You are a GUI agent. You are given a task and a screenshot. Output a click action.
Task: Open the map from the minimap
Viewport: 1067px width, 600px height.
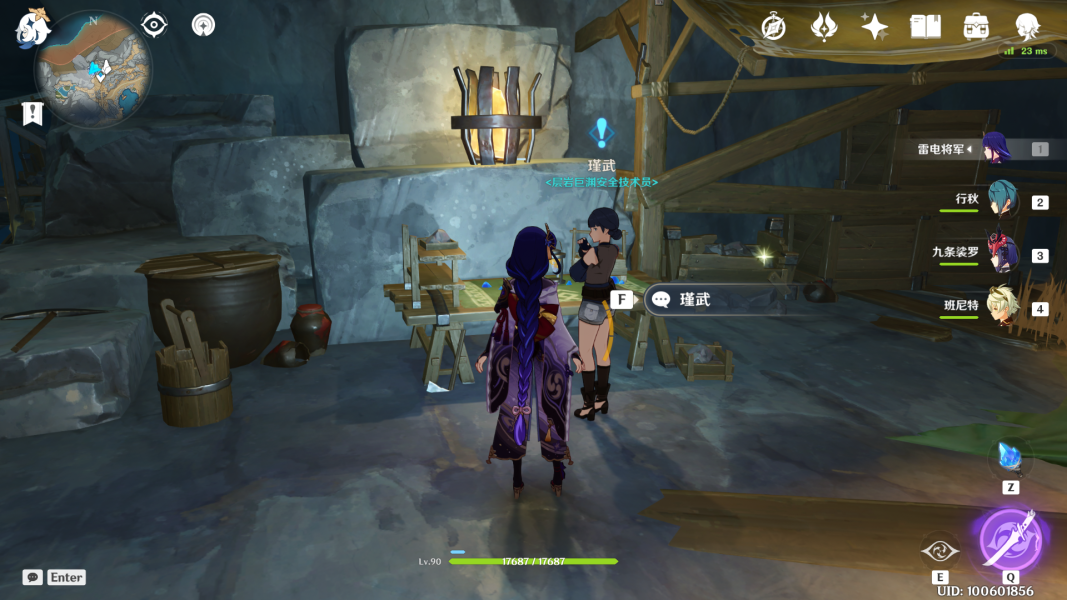coord(92,68)
